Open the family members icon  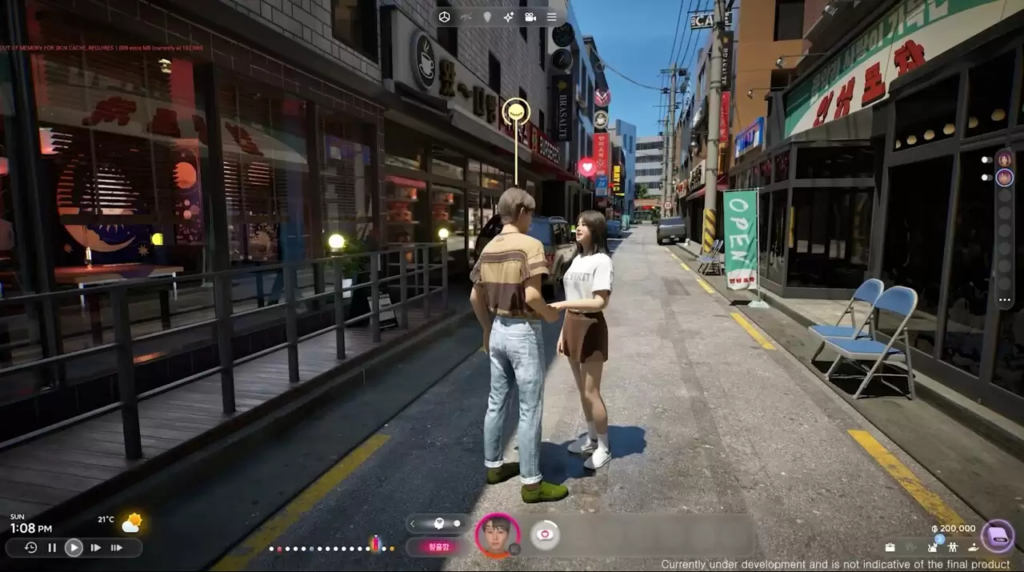pos(953,547)
